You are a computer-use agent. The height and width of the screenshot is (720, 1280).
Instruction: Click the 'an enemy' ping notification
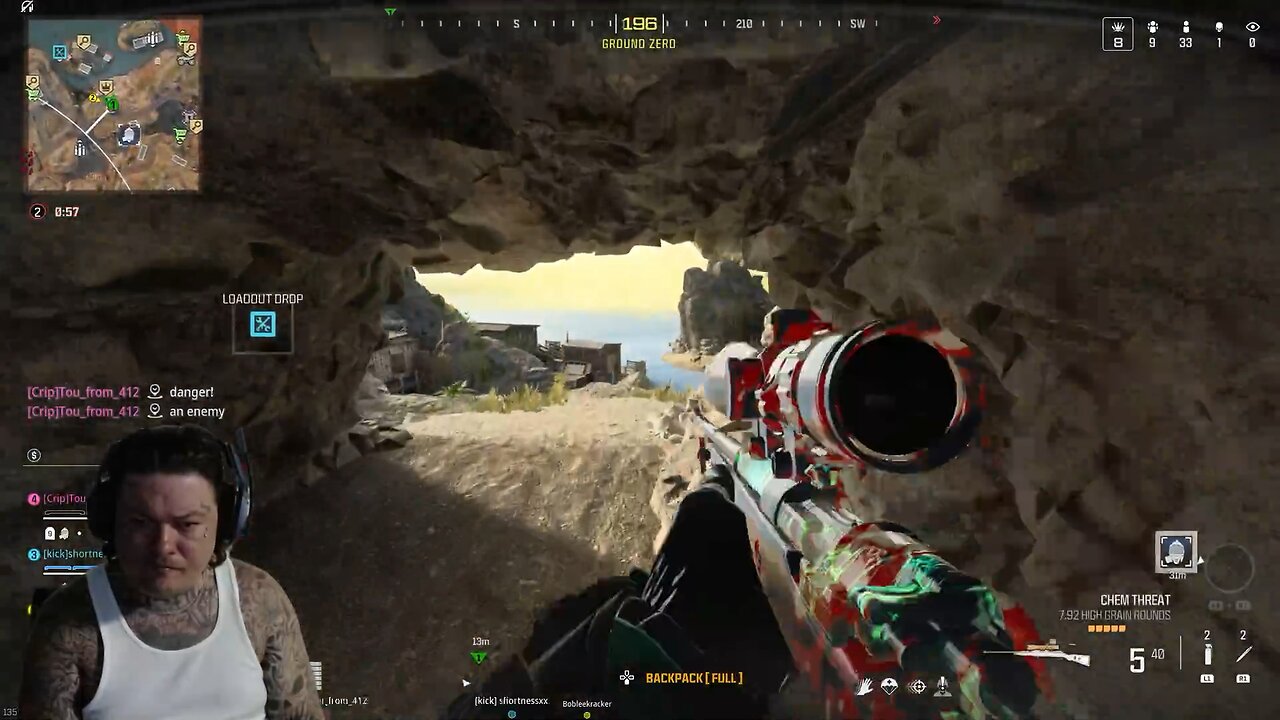(x=196, y=411)
